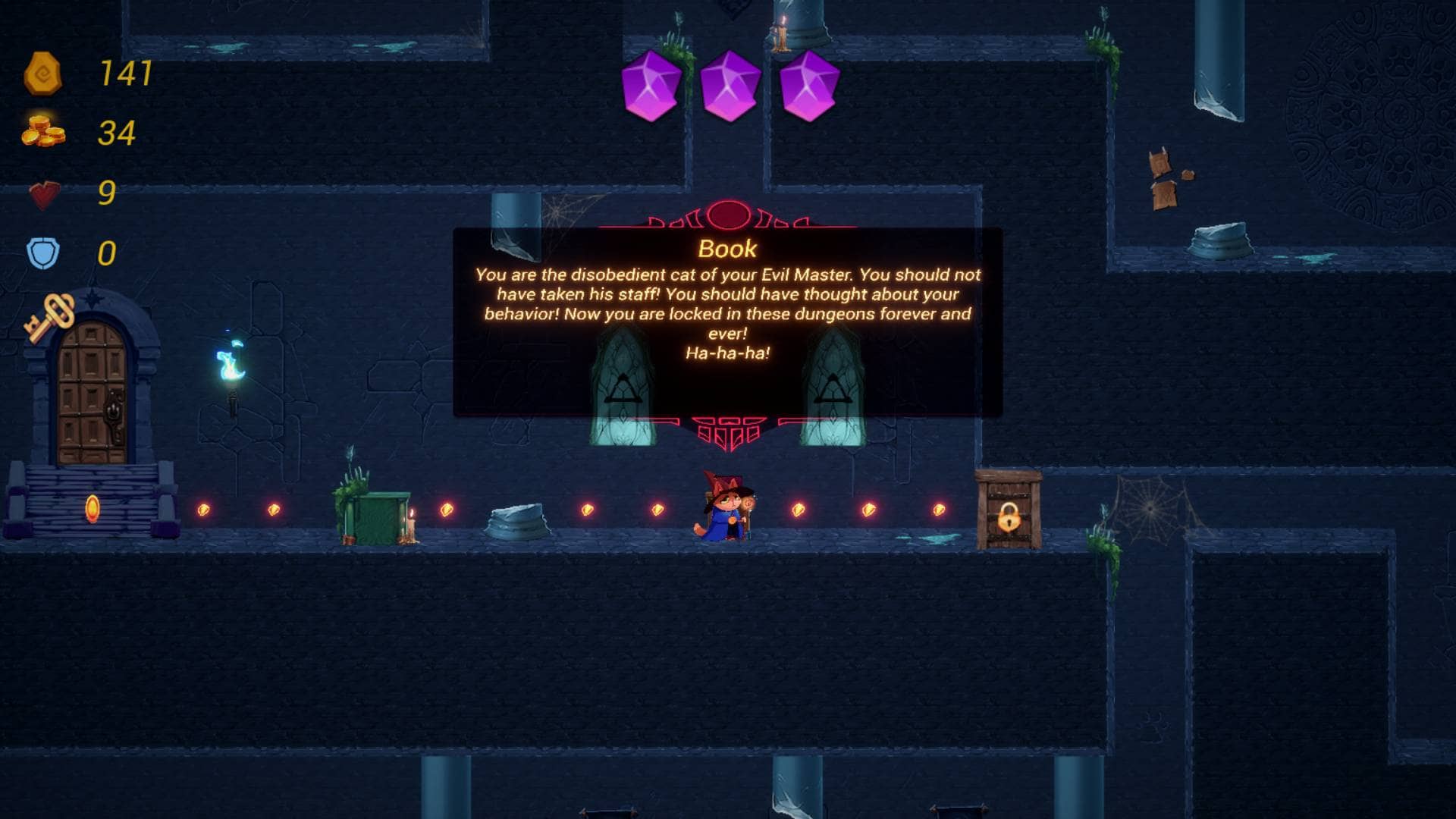Click the orange rune stone icon
Image resolution: width=1456 pixels, height=819 pixels.
pyautogui.click(x=42, y=74)
